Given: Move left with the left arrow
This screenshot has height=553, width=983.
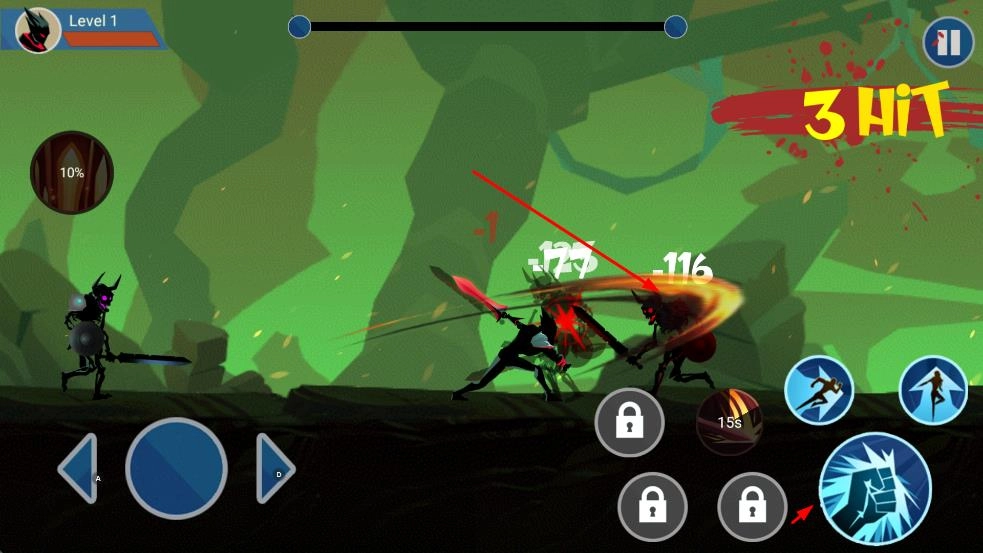Looking at the screenshot, I should [x=79, y=468].
